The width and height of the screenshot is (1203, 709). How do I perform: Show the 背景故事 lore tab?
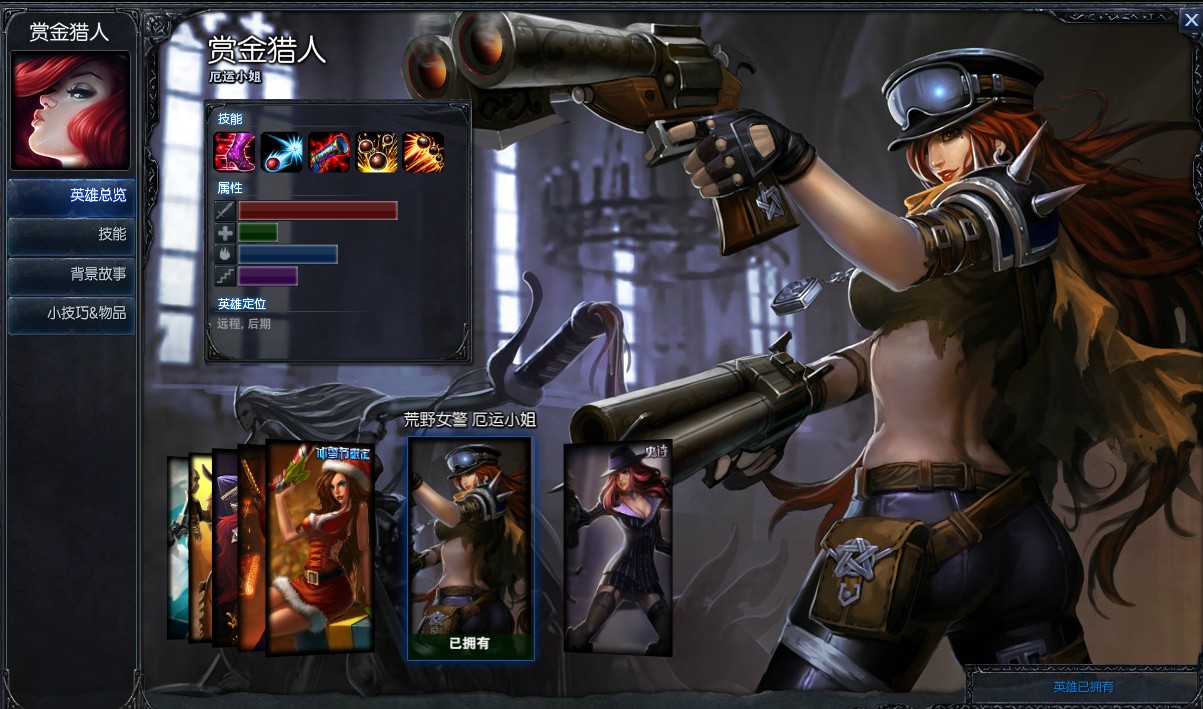pyautogui.click(x=71, y=274)
